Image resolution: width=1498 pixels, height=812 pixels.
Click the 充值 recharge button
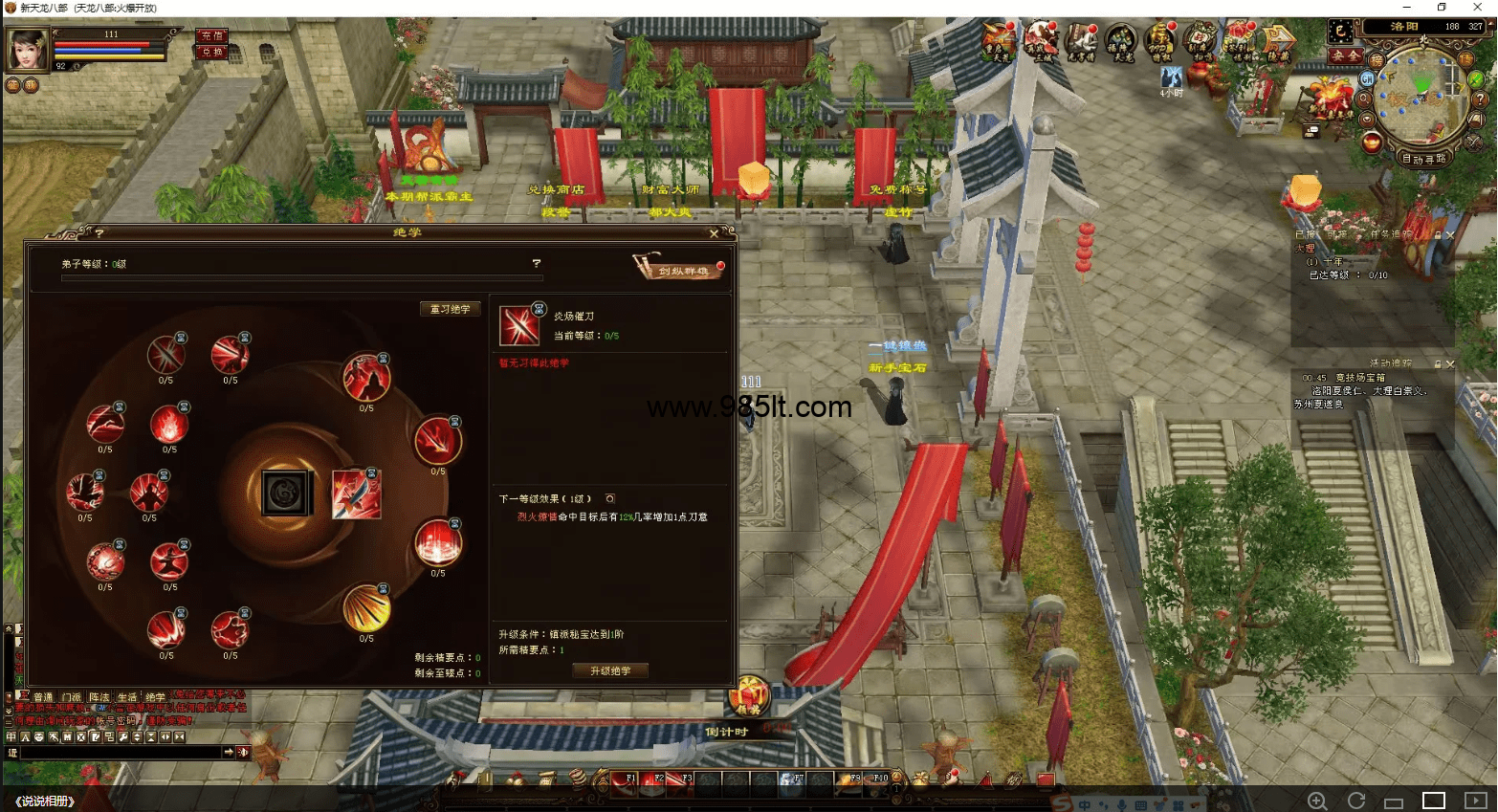pyautogui.click(x=210, y=35)
